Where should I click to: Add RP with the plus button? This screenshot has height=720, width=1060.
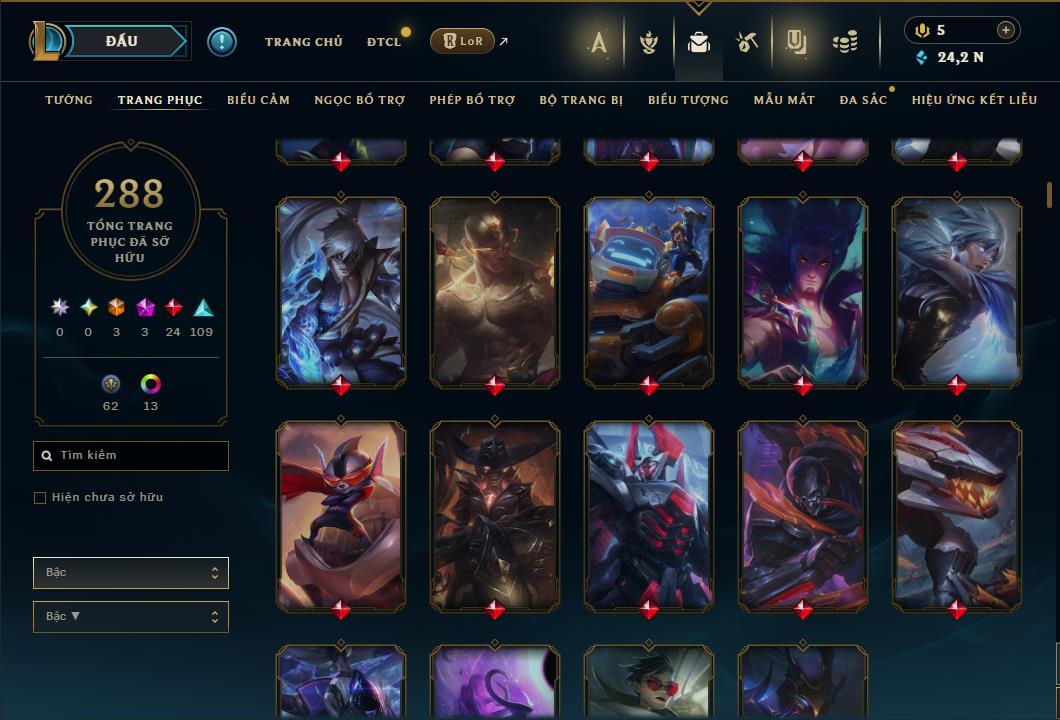[x=1005, y=30]
